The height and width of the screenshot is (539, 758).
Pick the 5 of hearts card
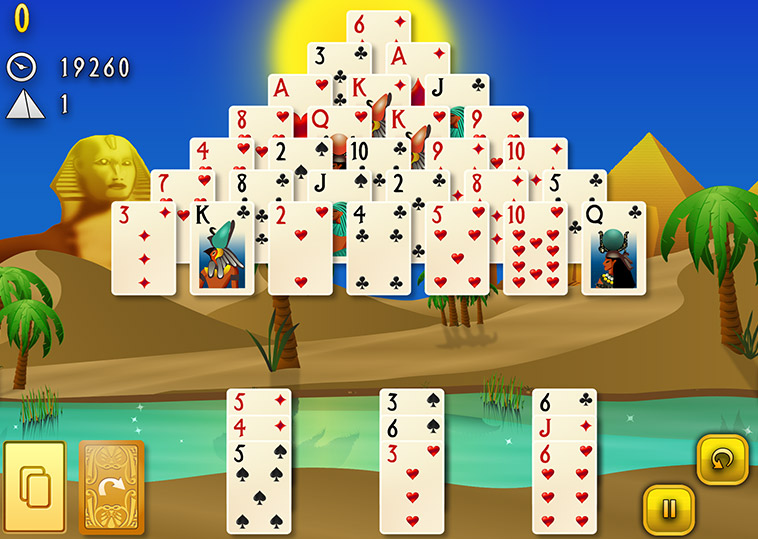tap(457, 248)
